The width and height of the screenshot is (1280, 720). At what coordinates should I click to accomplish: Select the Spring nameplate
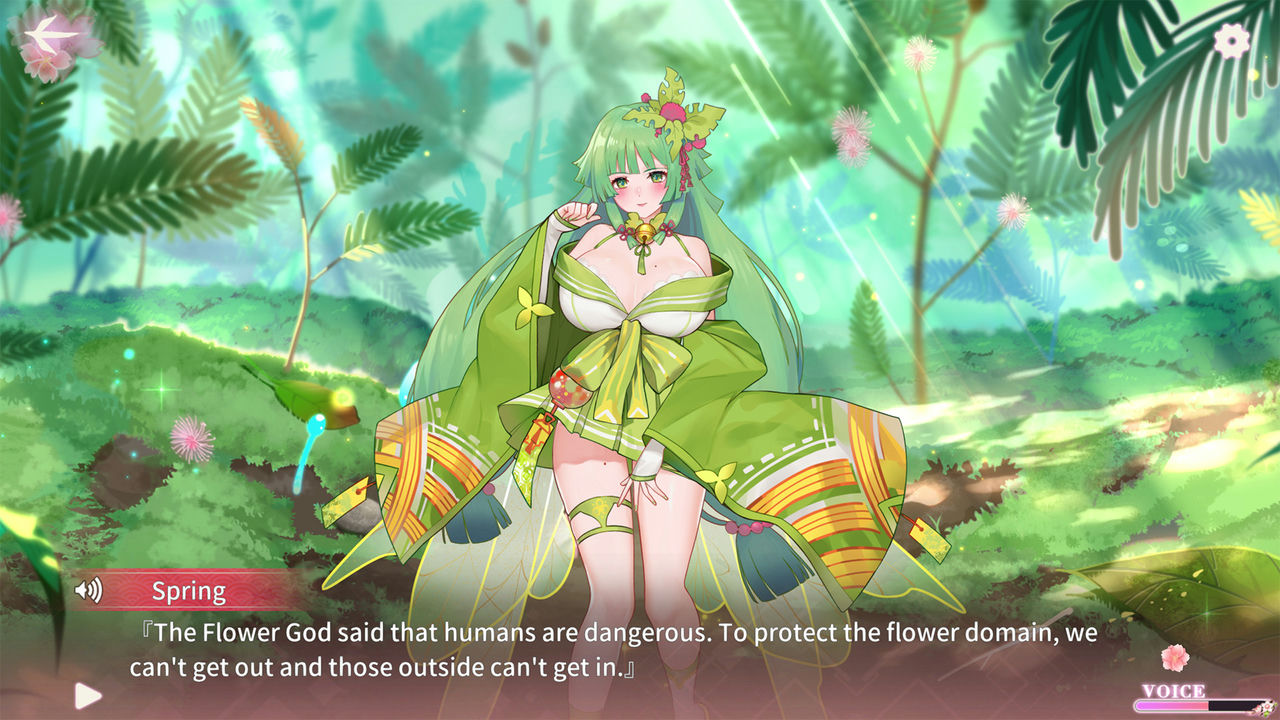tap(189, 590)
